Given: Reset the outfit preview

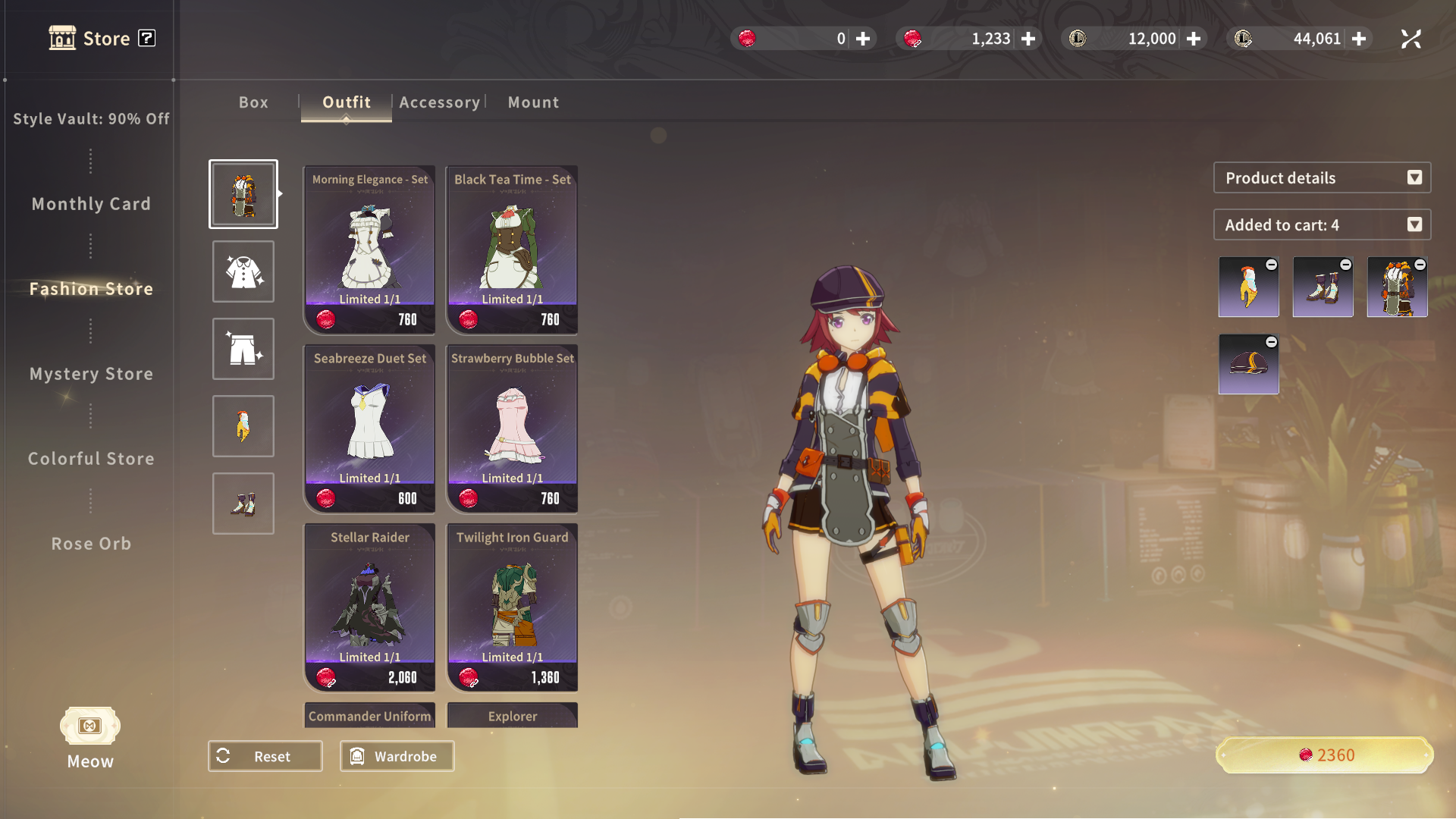Looking at the screenshot, I should pos(265,756).
